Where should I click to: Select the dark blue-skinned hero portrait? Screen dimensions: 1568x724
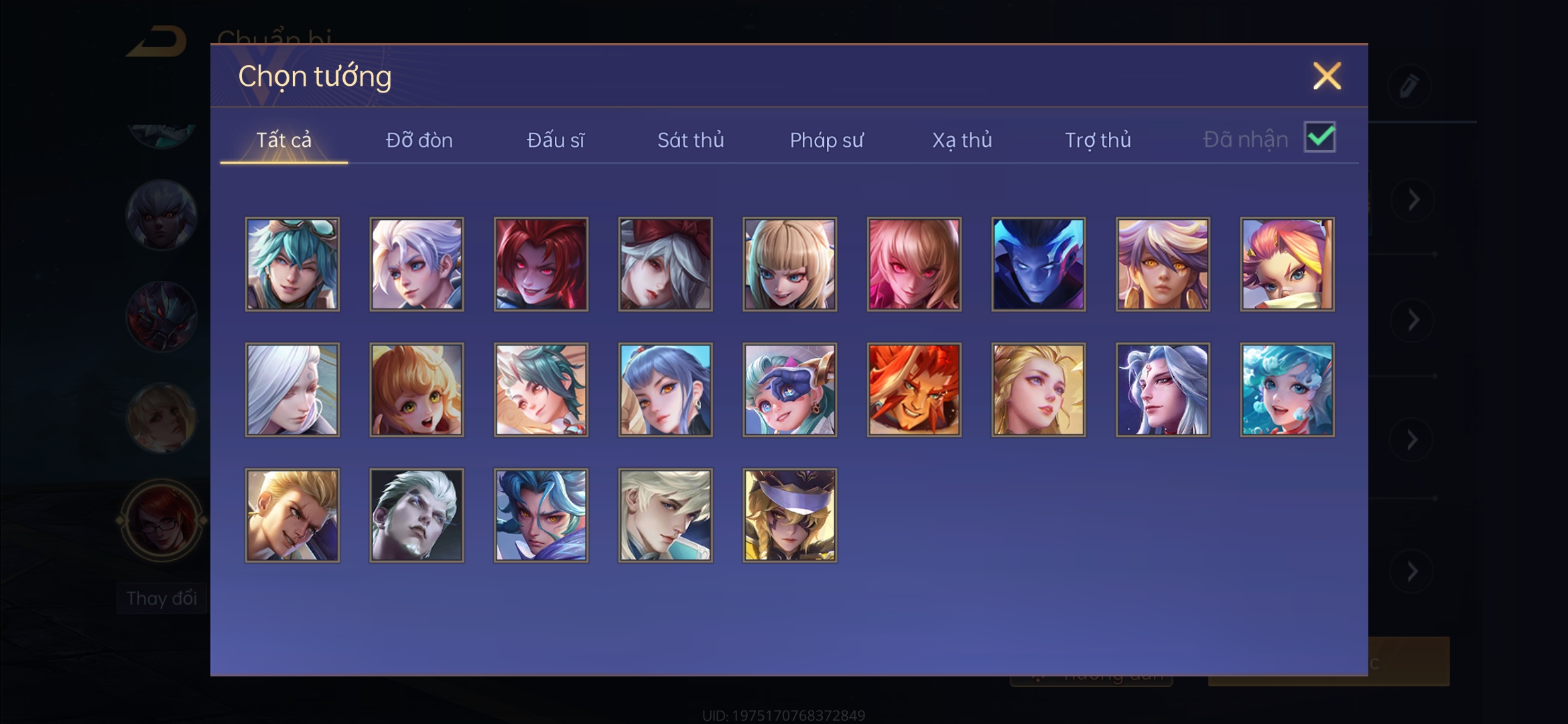coord(1038,264)
